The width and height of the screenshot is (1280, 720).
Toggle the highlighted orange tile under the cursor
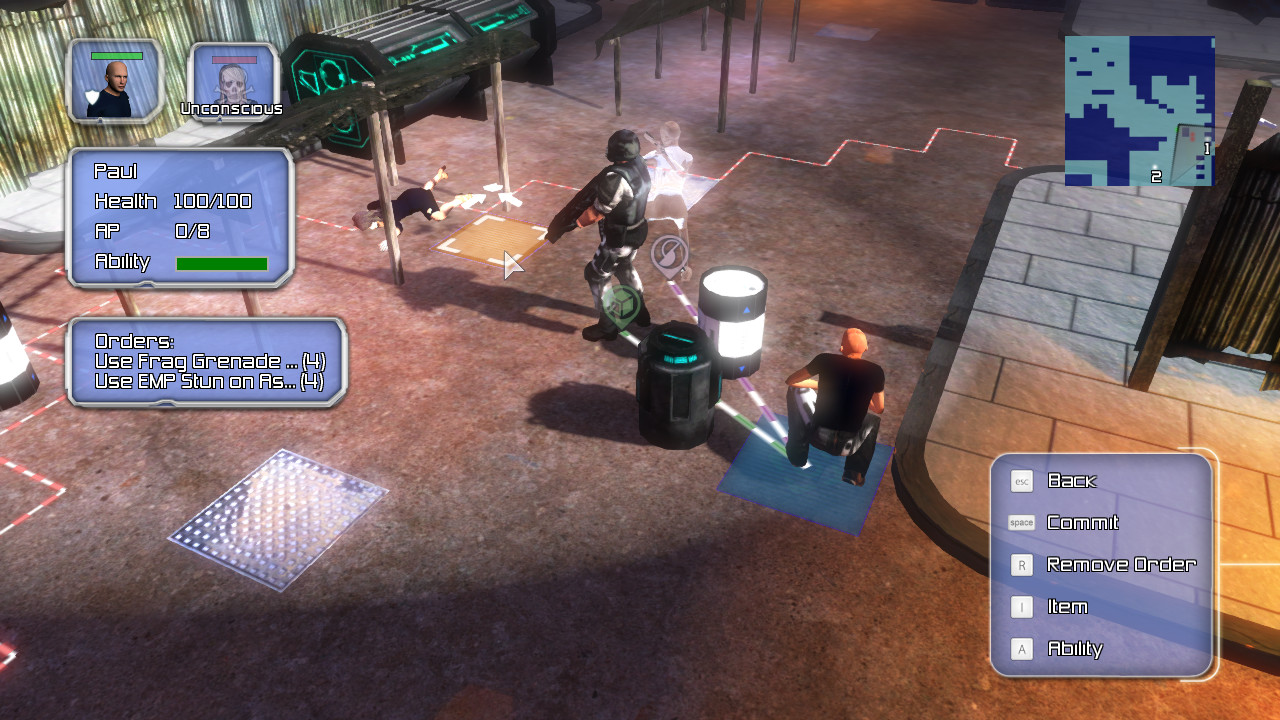(492, 240)
